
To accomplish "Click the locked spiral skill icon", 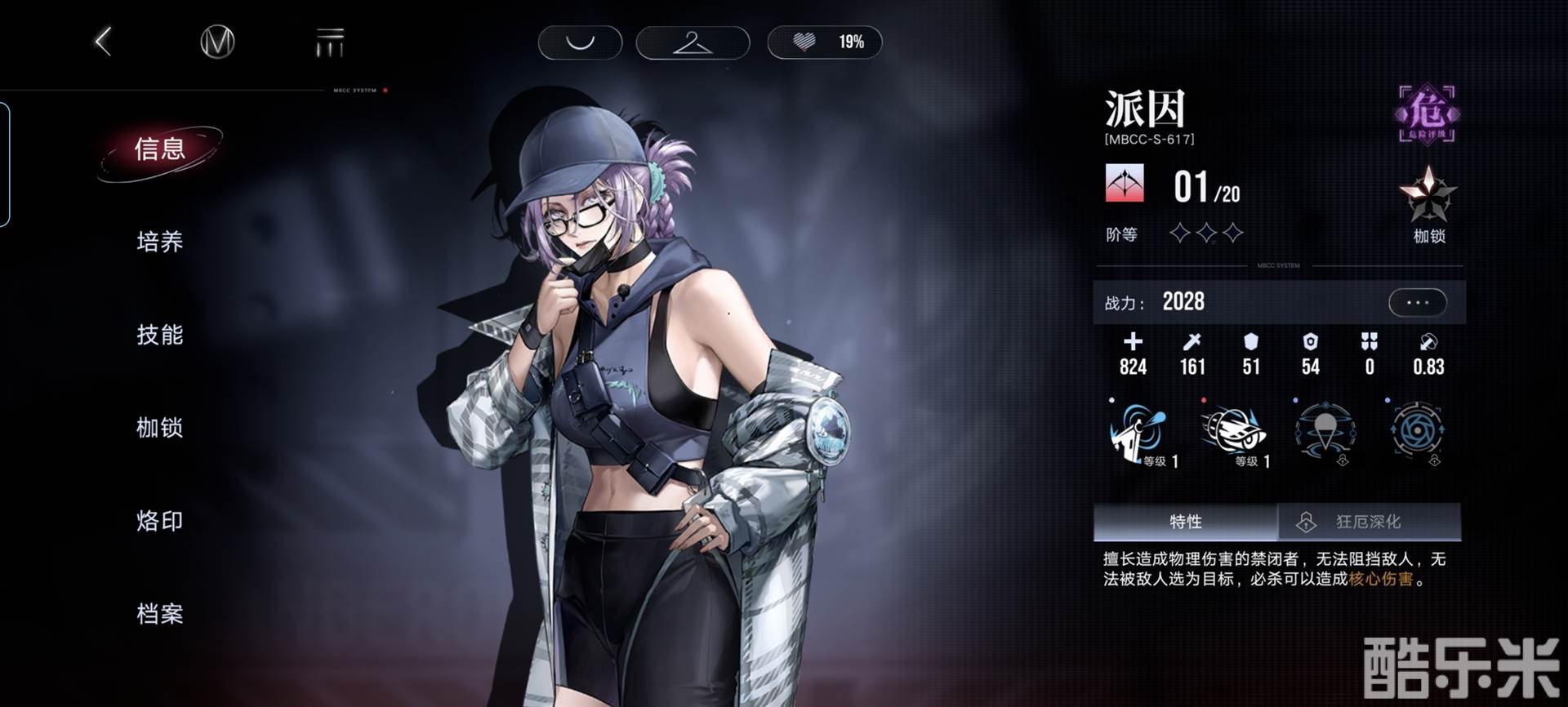I will pyautogui.click(x=1417, y=433).
